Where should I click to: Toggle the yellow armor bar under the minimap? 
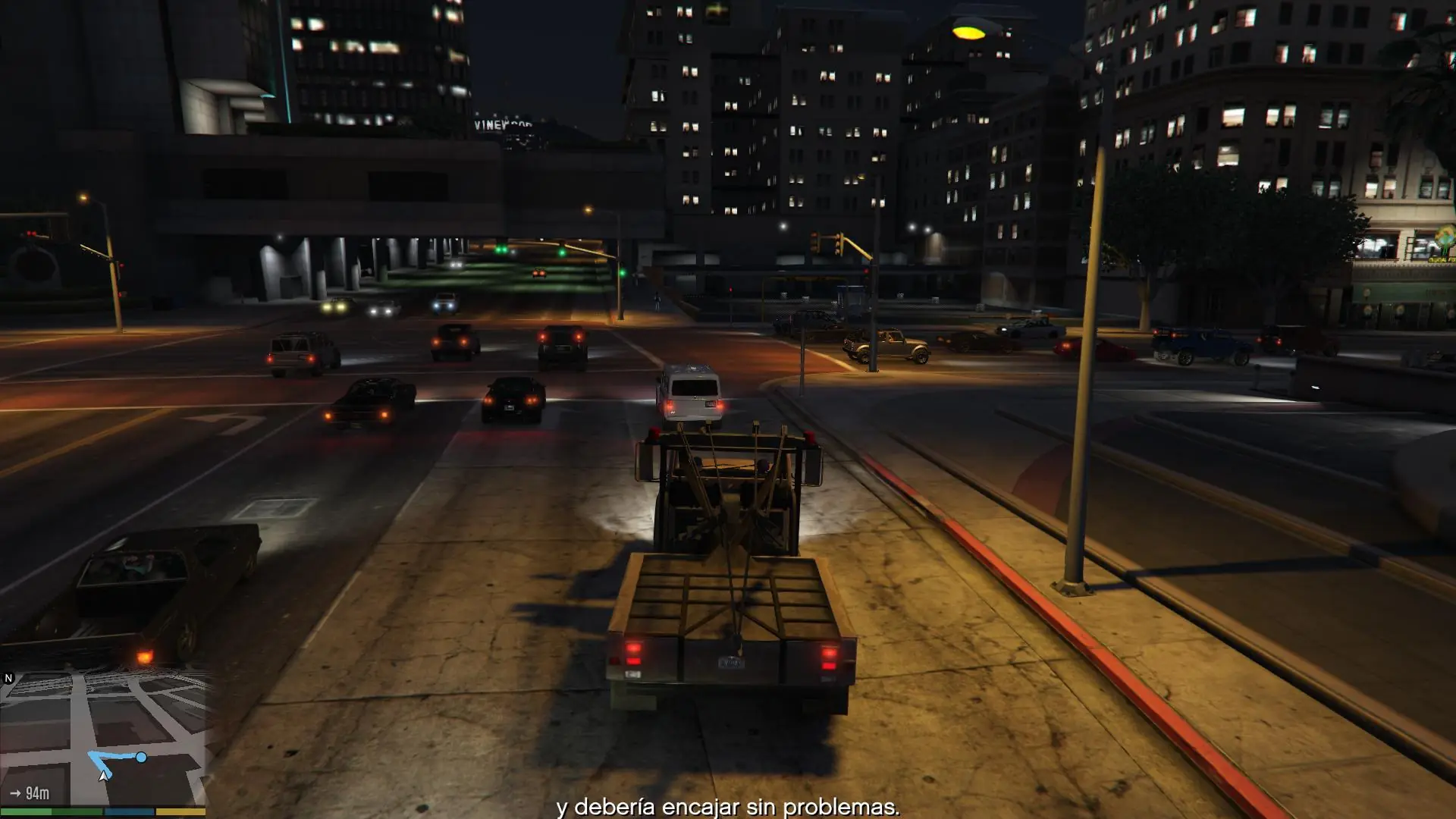coord(180,811)
